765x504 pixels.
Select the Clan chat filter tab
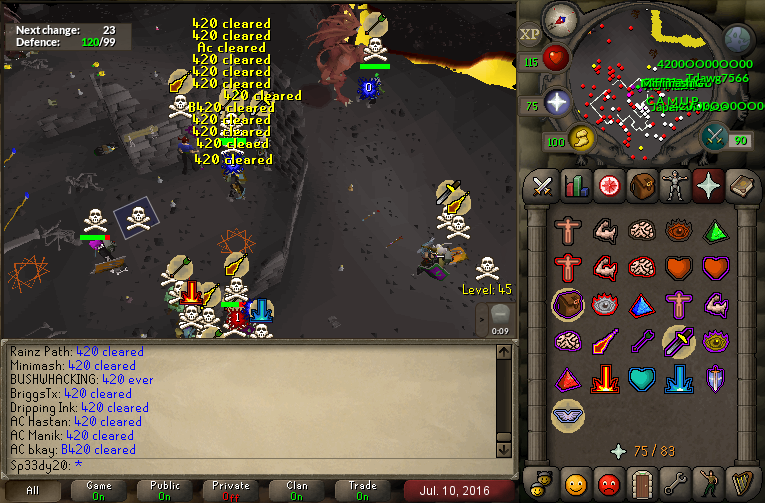(x=297, y=491)
